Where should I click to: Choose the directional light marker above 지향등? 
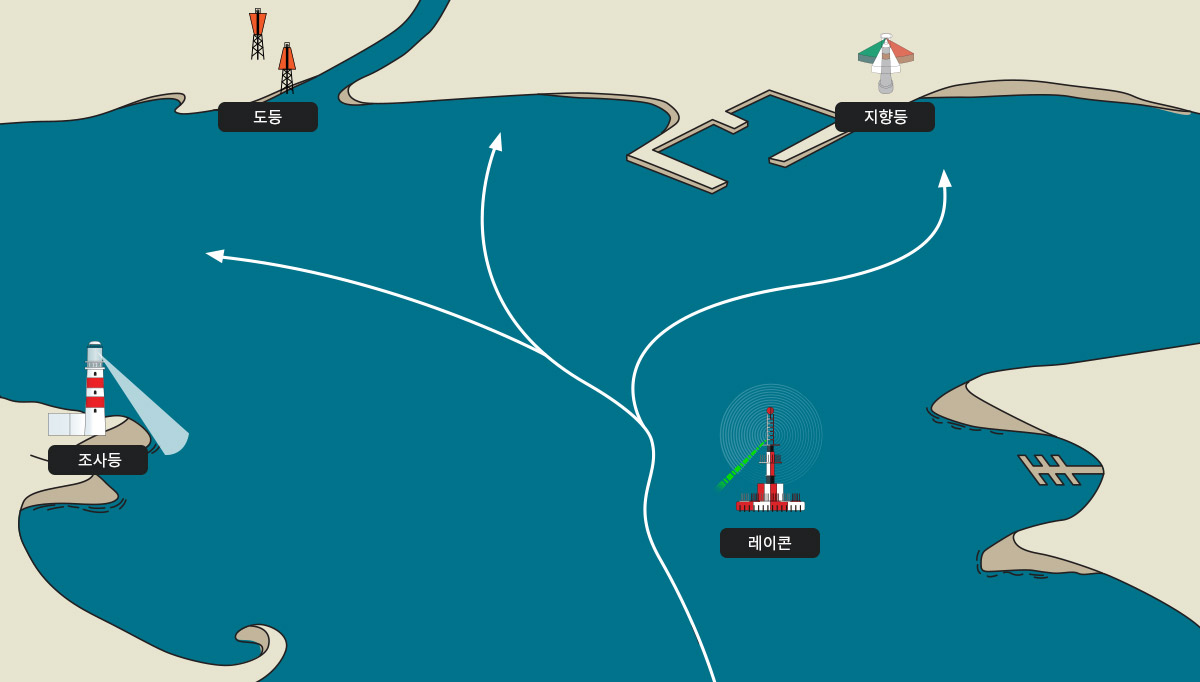(x=886, y=62)
